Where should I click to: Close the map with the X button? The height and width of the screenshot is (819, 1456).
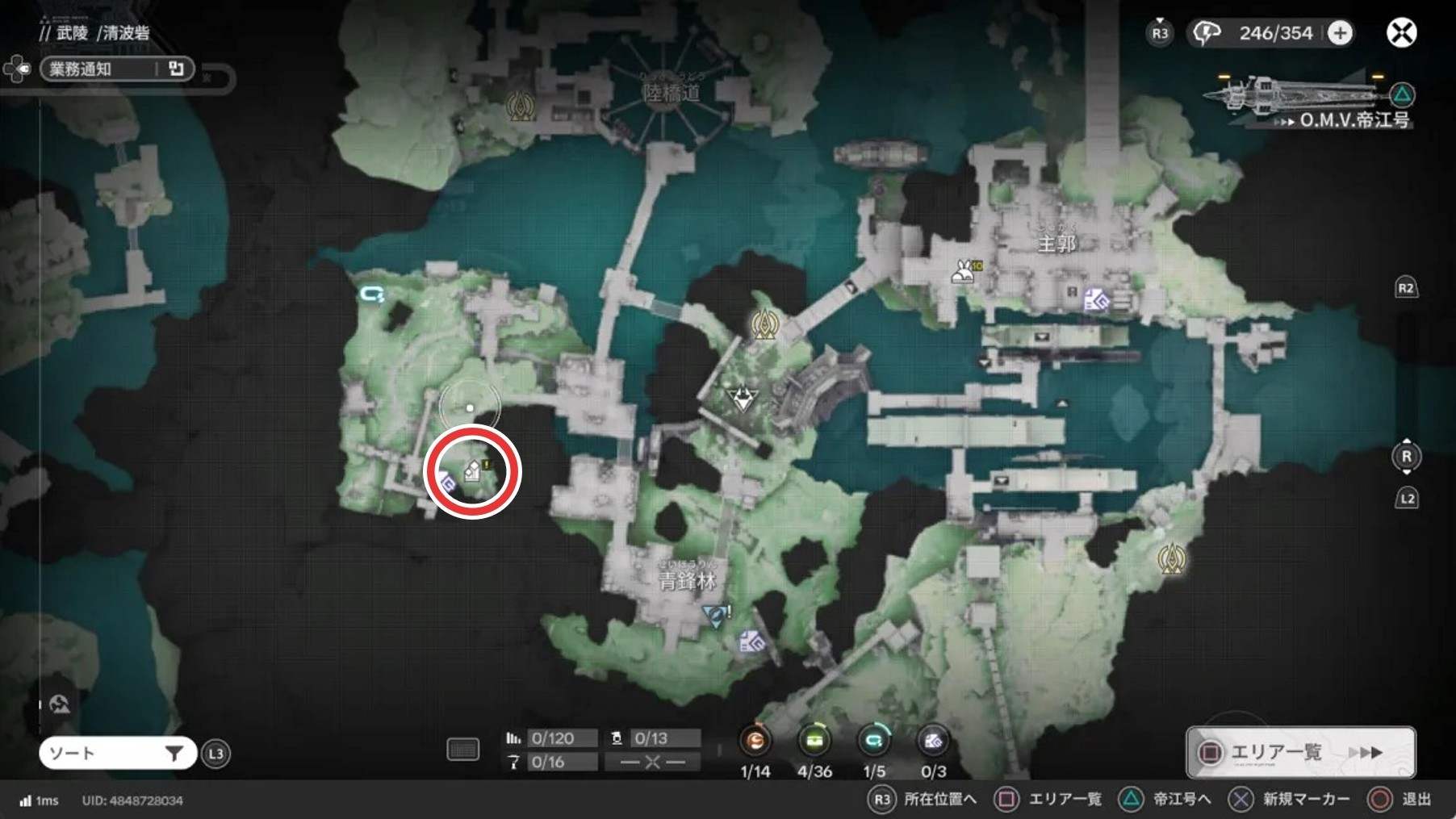(x=1401, y=33)
